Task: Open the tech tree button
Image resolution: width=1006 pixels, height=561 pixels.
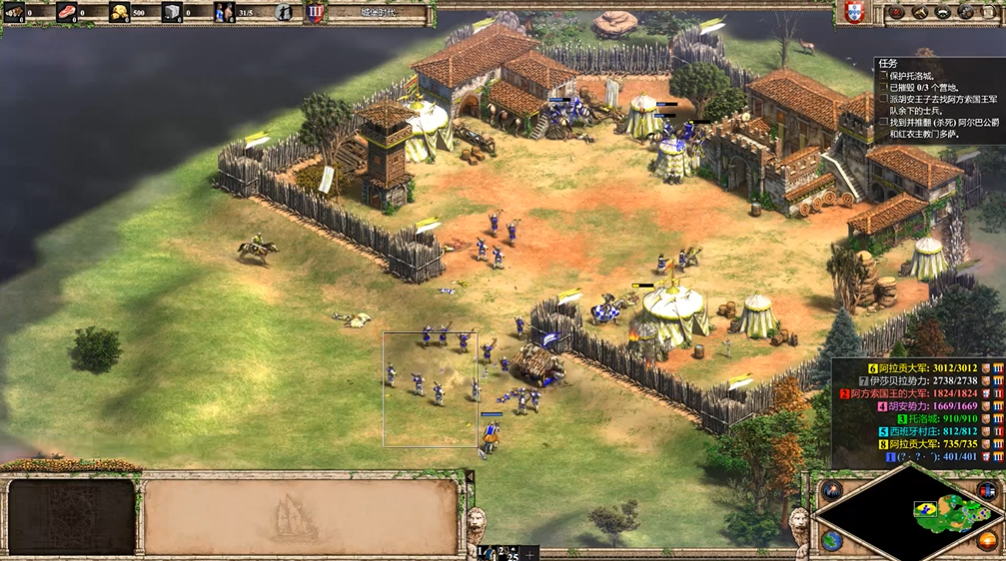Action: [x=943, y=13]
